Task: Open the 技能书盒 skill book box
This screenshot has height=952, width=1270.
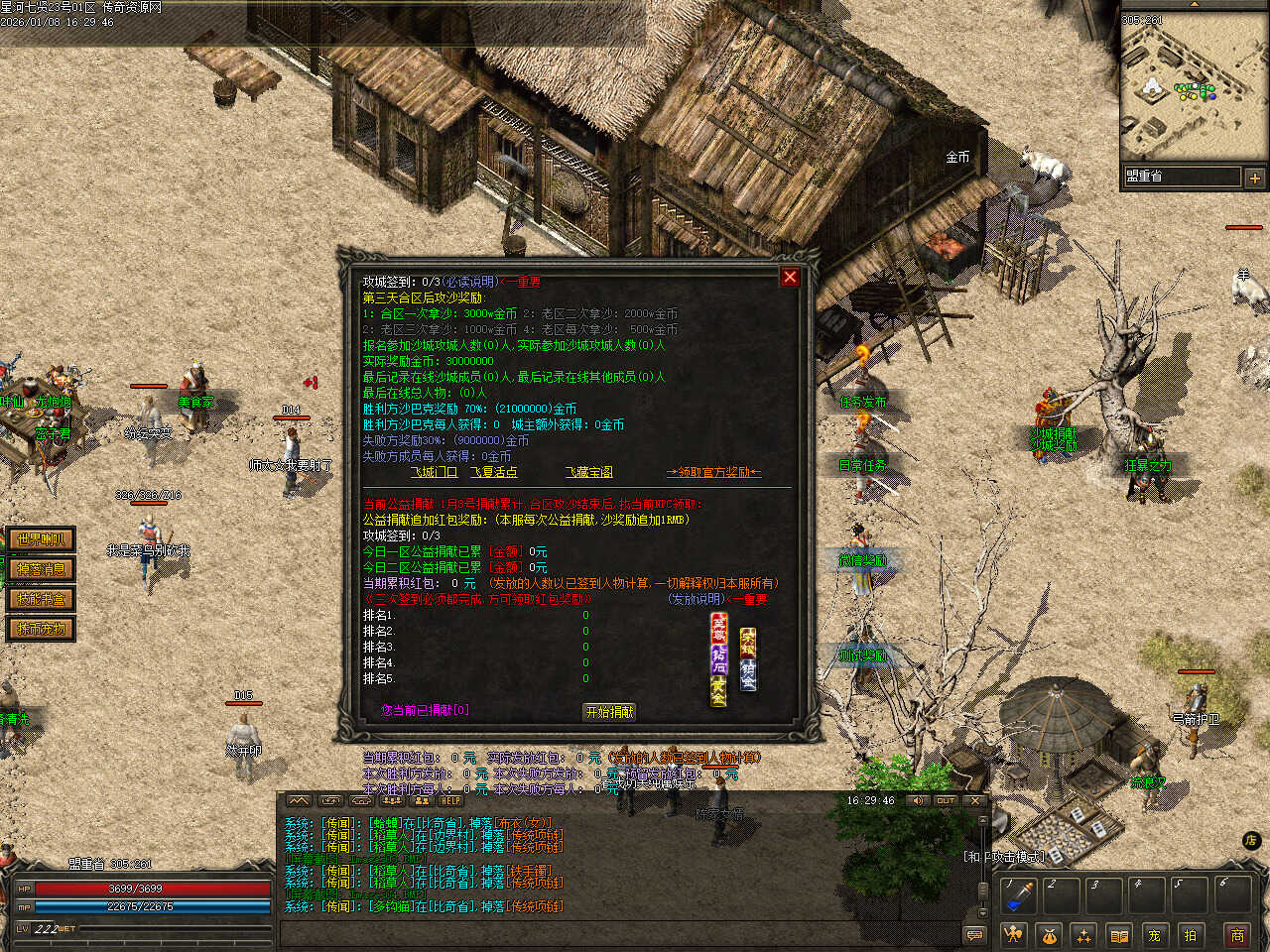Action: [41, 599]
